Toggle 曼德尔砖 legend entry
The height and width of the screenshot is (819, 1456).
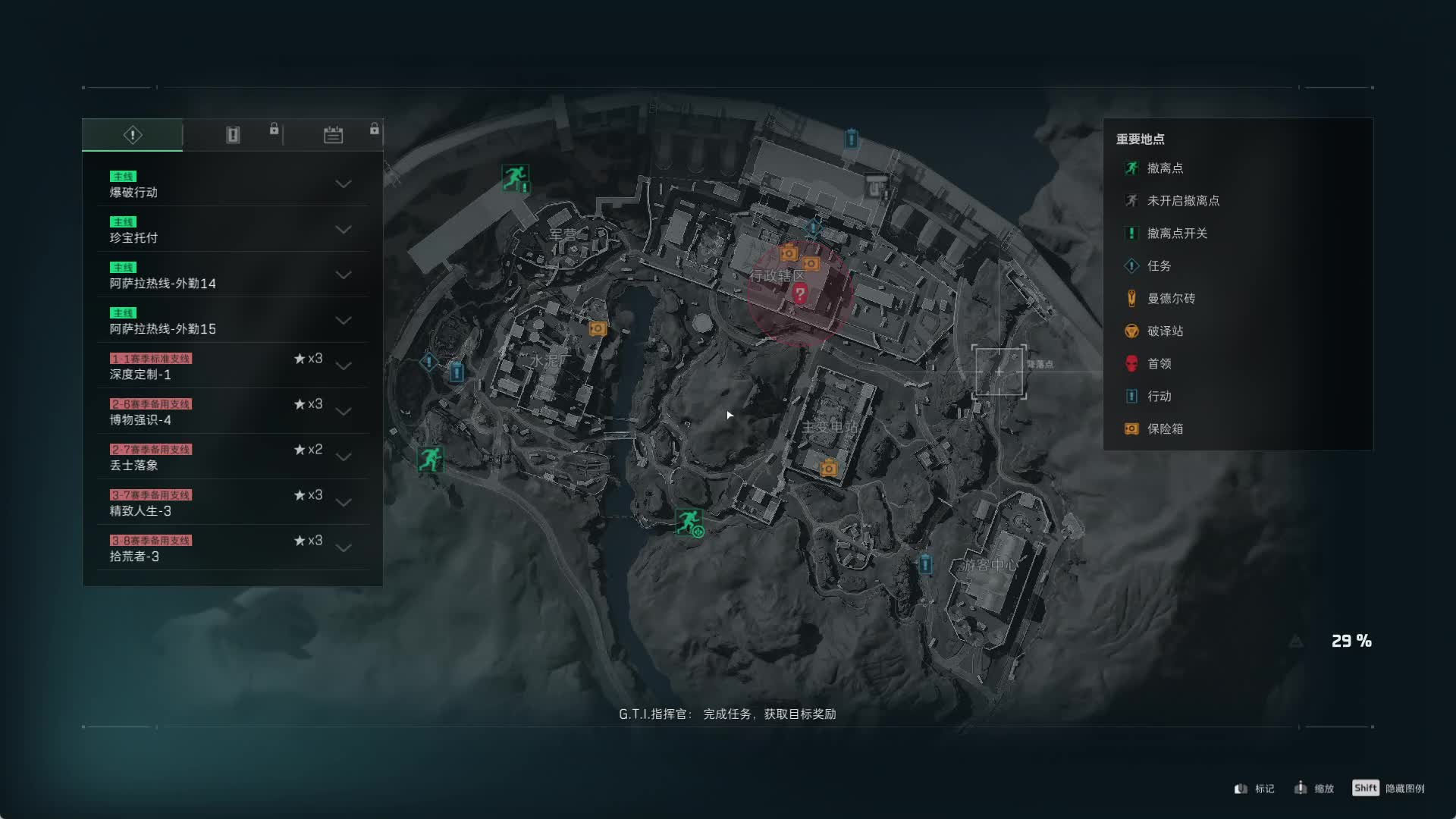(x=1170, y=299)
